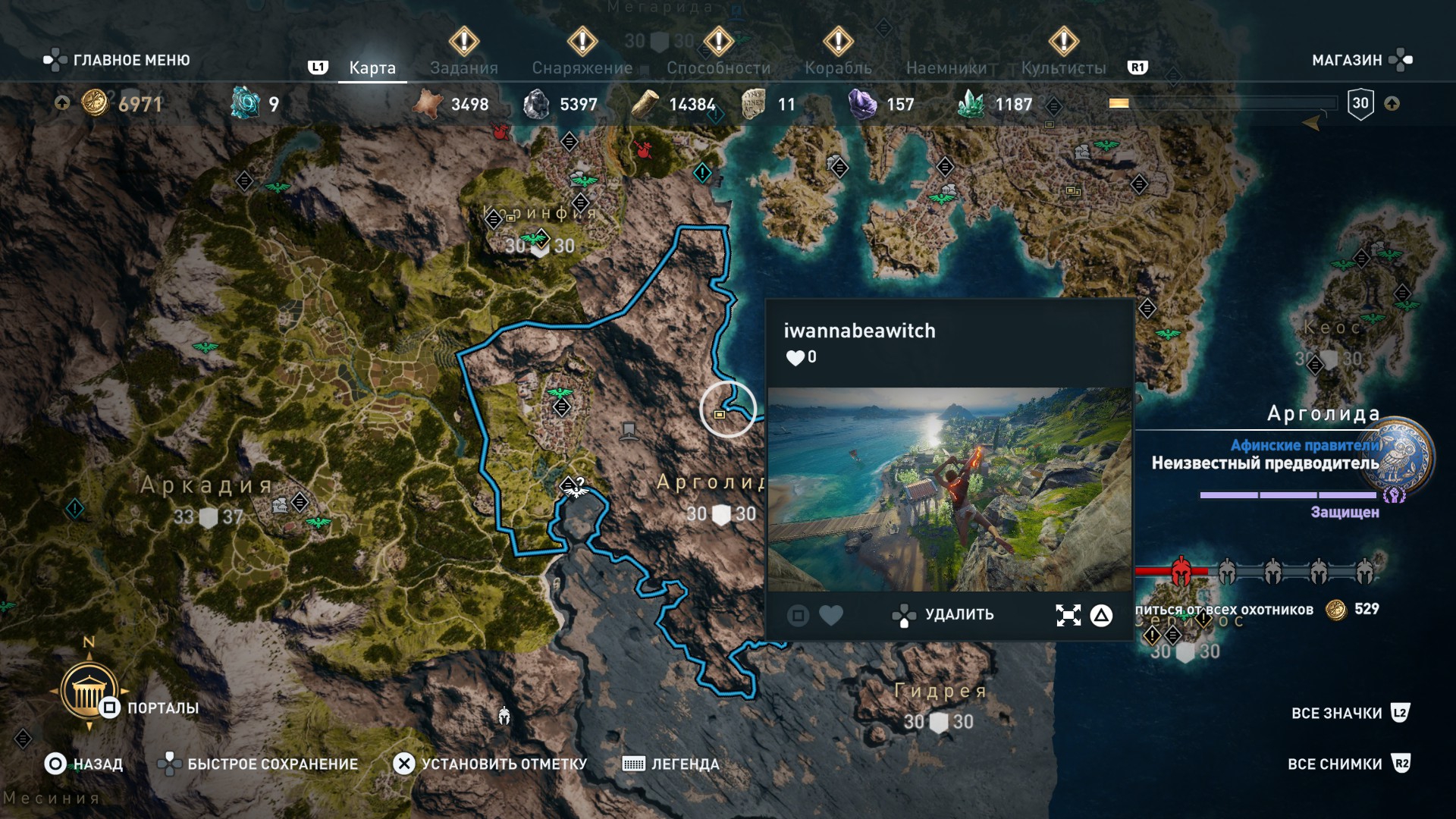
Task: Expand the photo to fullscreen
Action: pos(1068,616)
